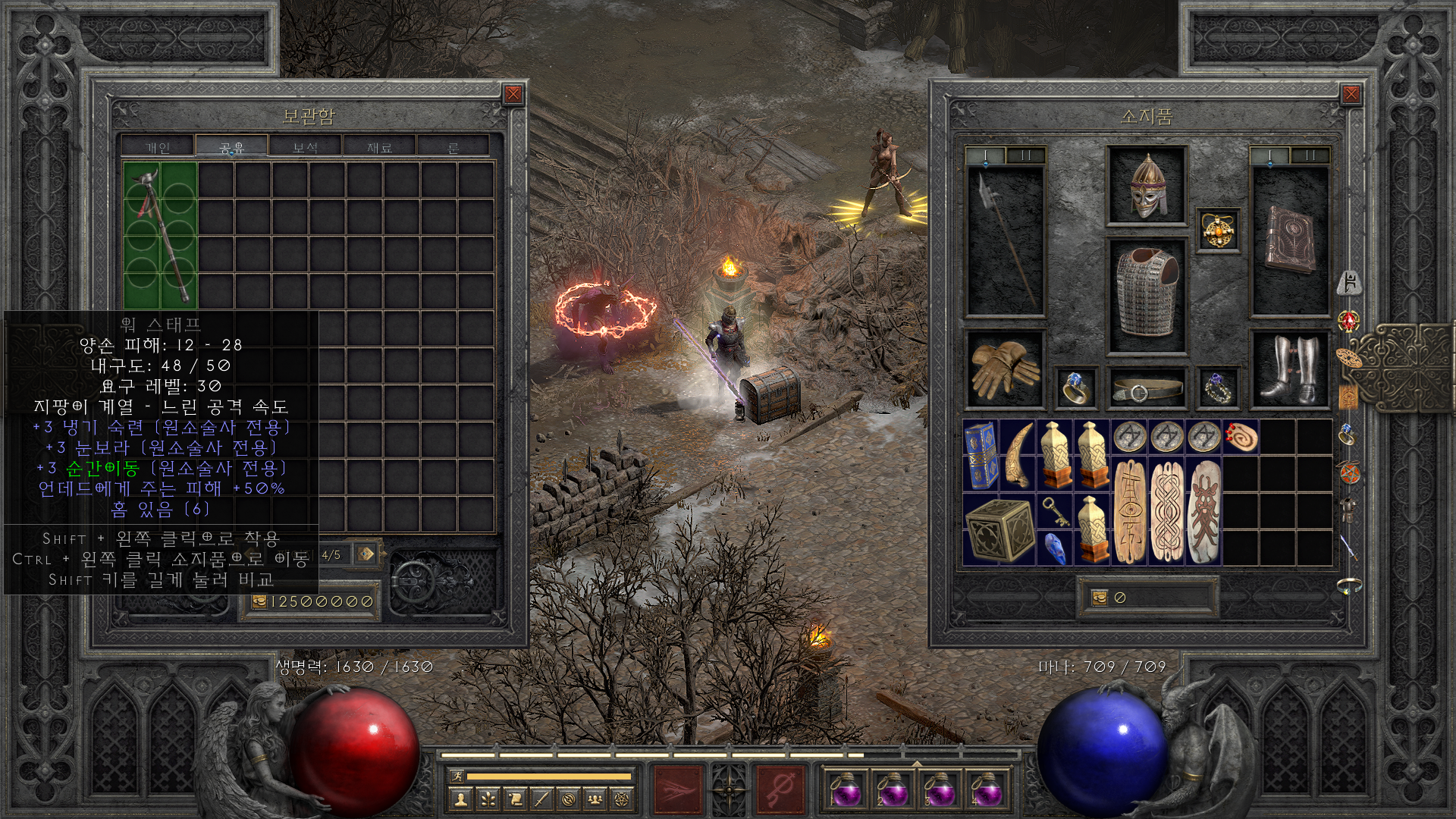Screen dimensions: 1456x819
Task: Pick up the key in inventory
Action: (1054, 510)
